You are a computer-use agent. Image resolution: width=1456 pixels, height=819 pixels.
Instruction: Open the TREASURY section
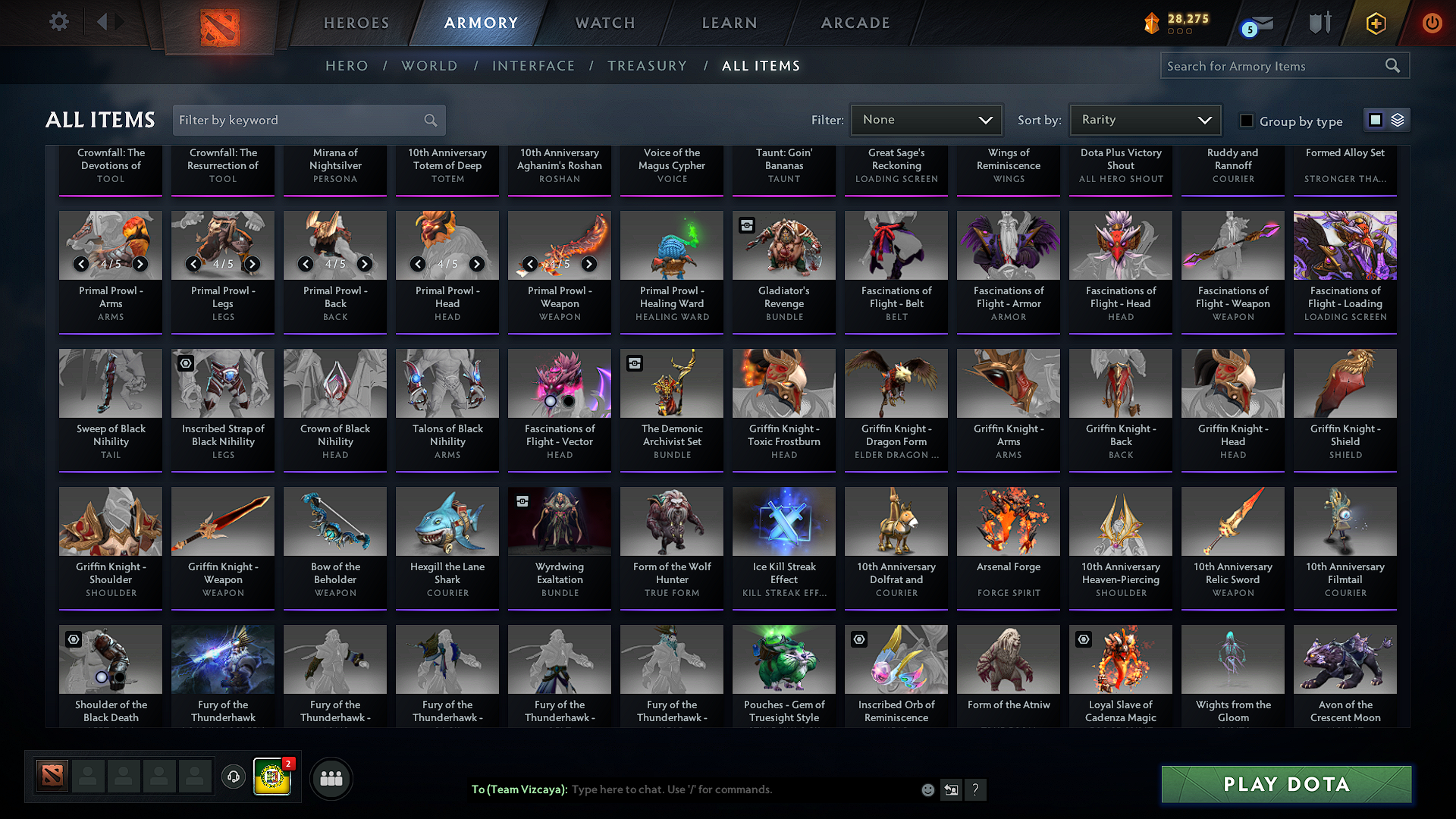tap(648, 66)
